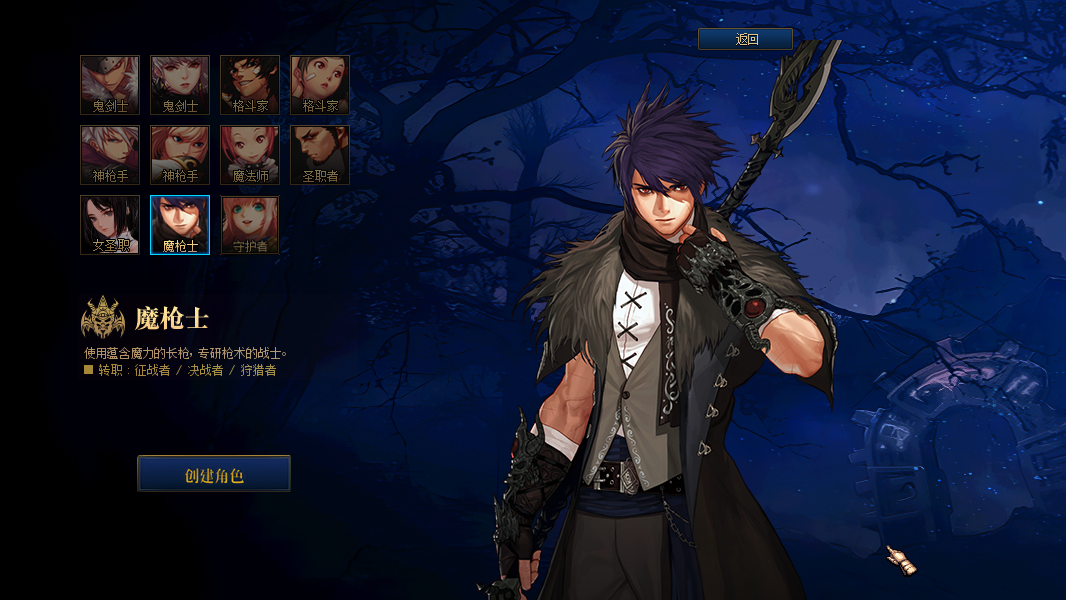1066x600 pixels.
Task: Create the character with 创建角色
Action: coord(214,474)
